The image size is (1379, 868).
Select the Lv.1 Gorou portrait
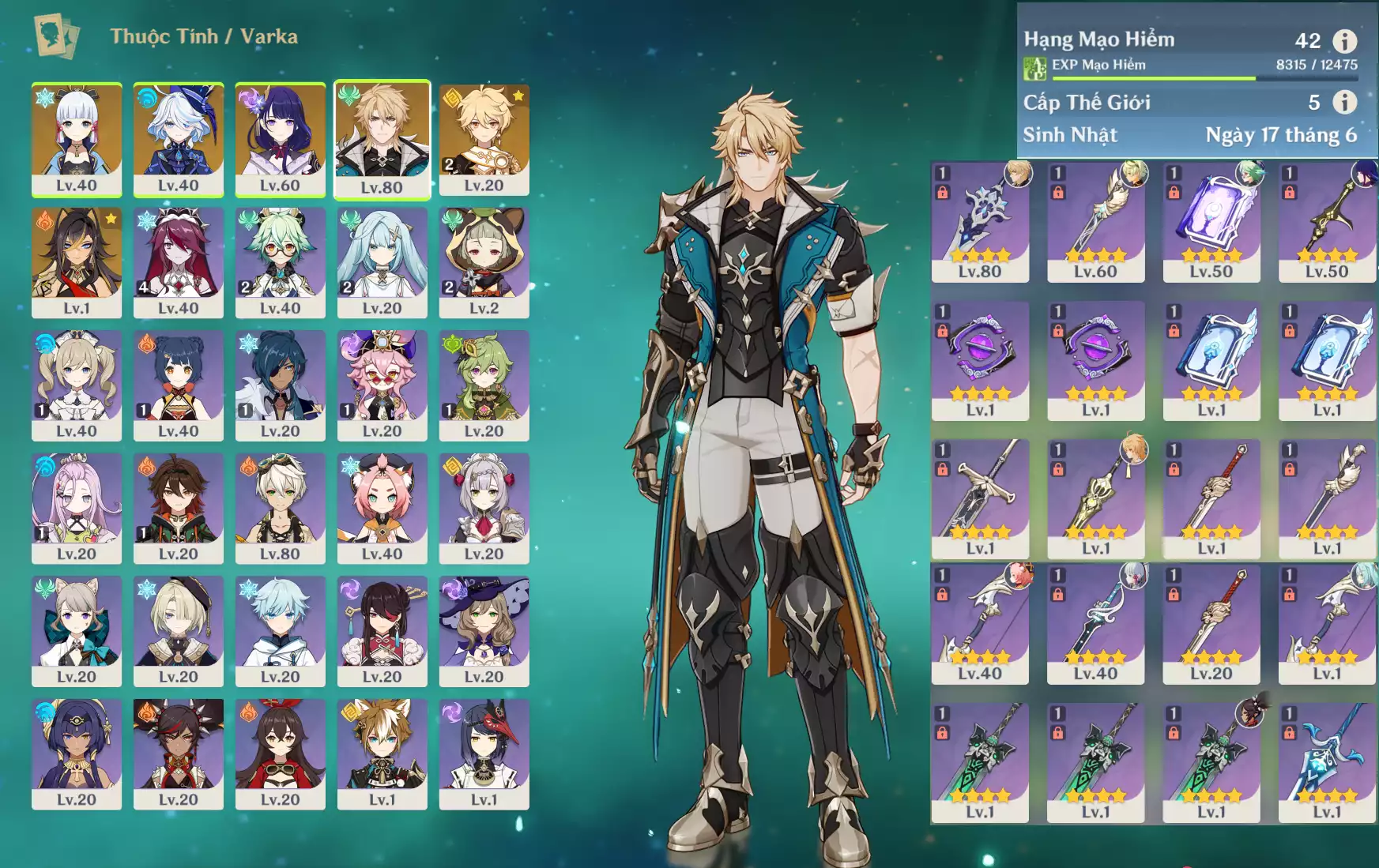tap(382, 753)
